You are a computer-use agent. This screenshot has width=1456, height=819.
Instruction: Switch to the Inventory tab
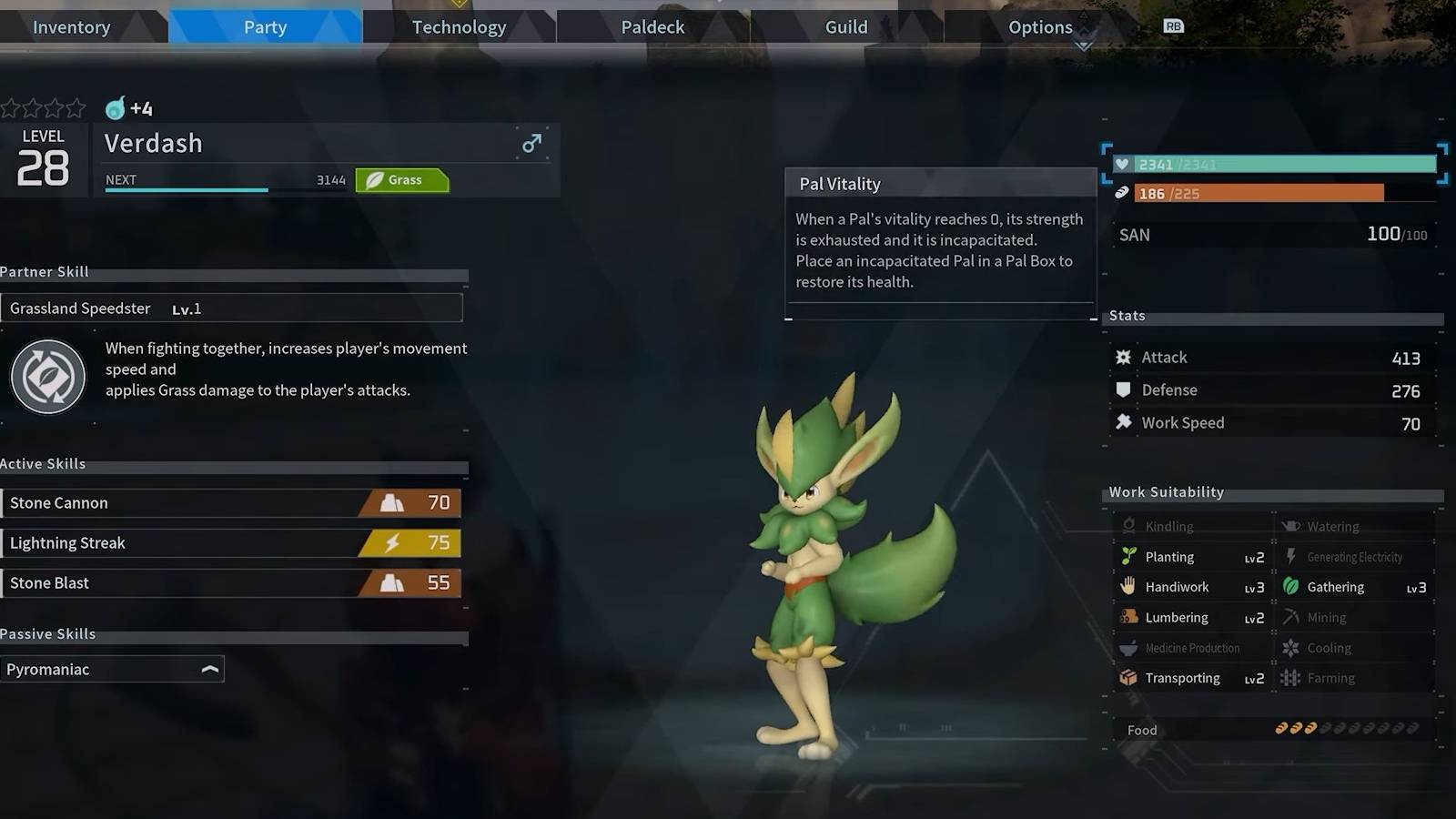click(x=71, y=26)
